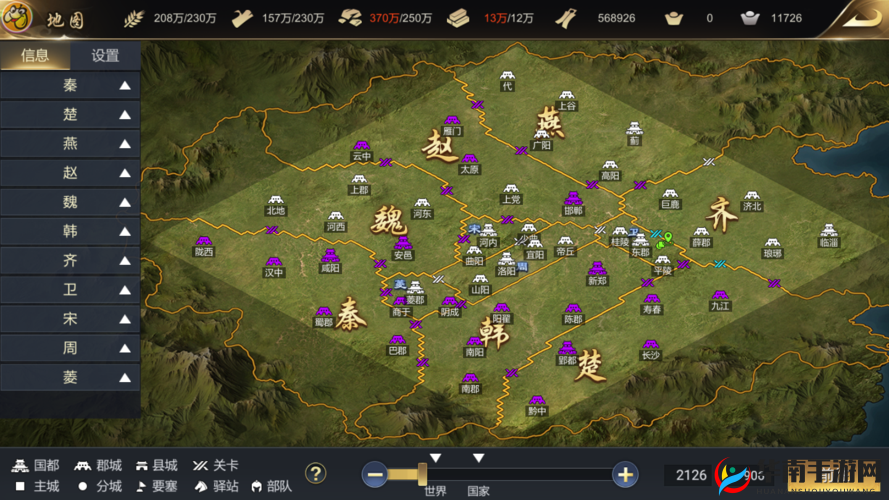Expand the 楚 faction row

click(70, 115)
